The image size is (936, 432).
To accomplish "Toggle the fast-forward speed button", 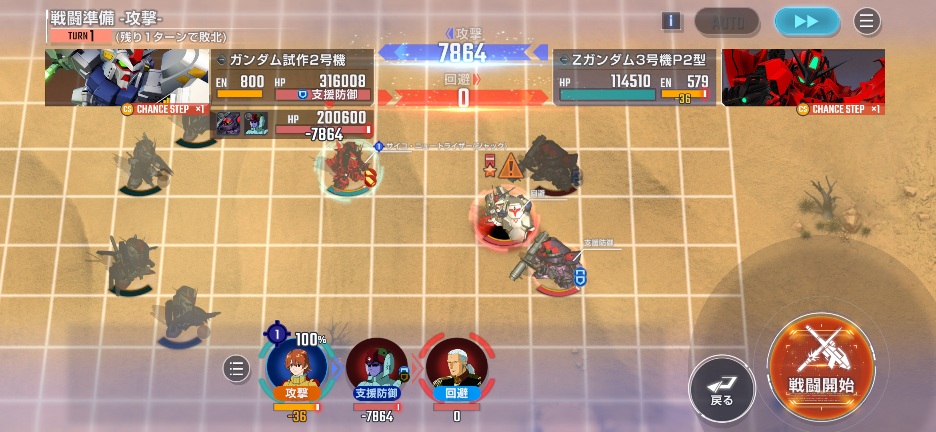I will (807, 21).
